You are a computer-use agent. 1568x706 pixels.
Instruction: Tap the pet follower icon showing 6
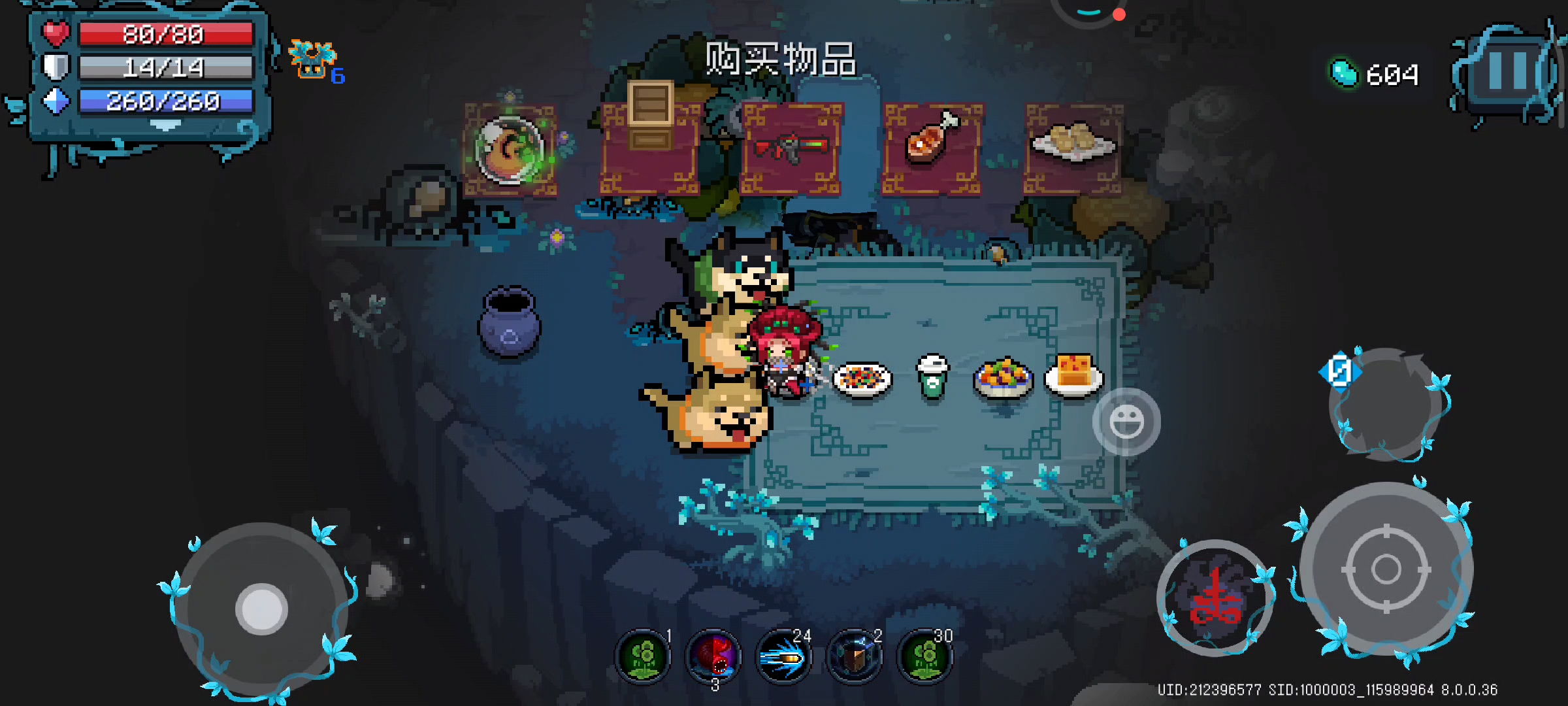click(314, 59)
